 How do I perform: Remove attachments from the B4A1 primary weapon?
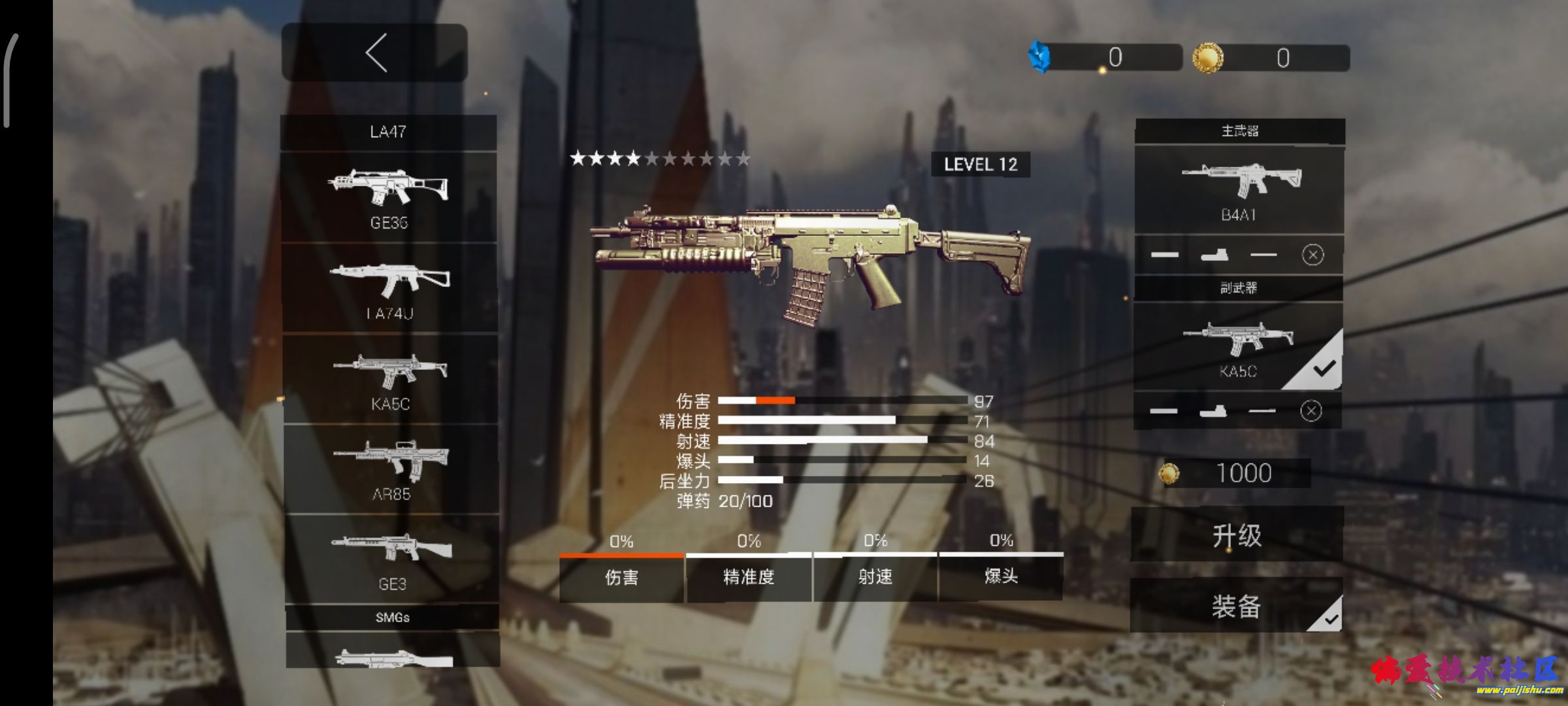tap(1313, 254)
